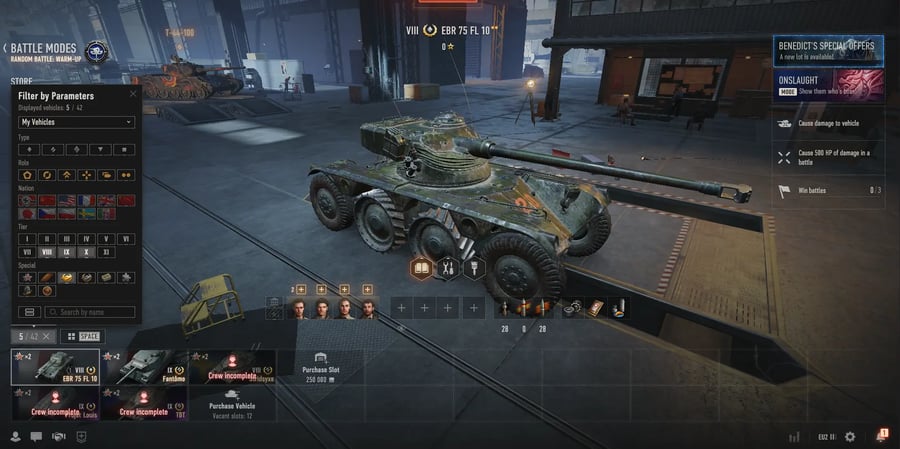Image resolution: width=900 pixels, height=449 pixels.
Task: Toggle the Tier X filter
Action: [x=86, y=253]
